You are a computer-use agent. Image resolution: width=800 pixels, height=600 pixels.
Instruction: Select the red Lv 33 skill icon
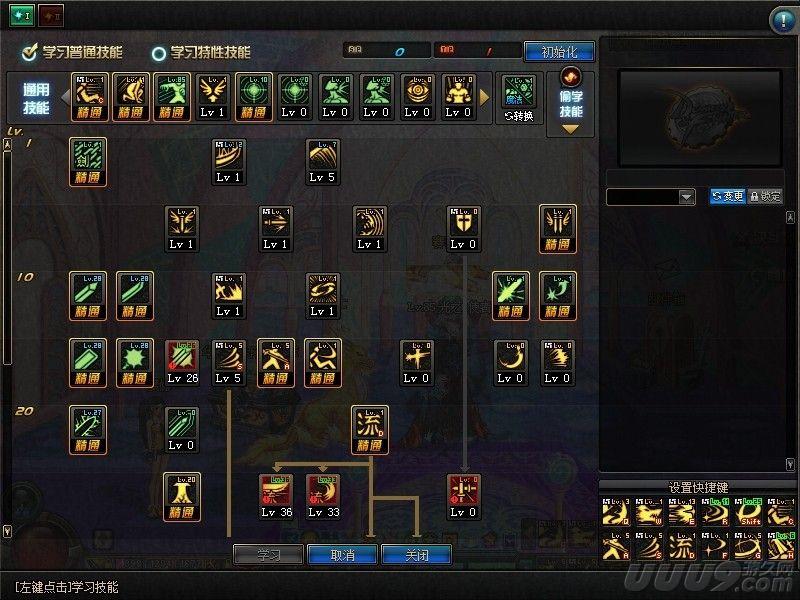tap(322, 496)
